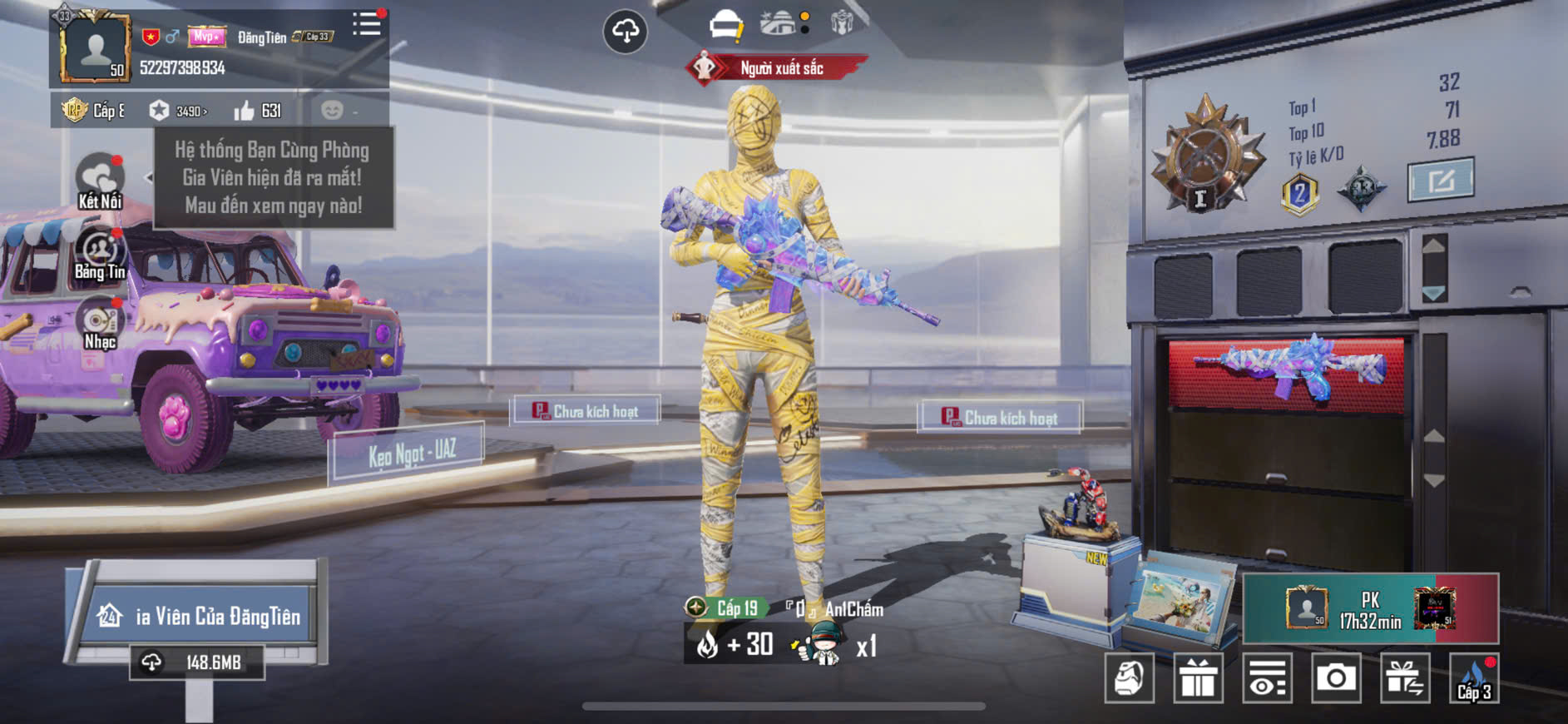Open the gift box icon

1198,678
